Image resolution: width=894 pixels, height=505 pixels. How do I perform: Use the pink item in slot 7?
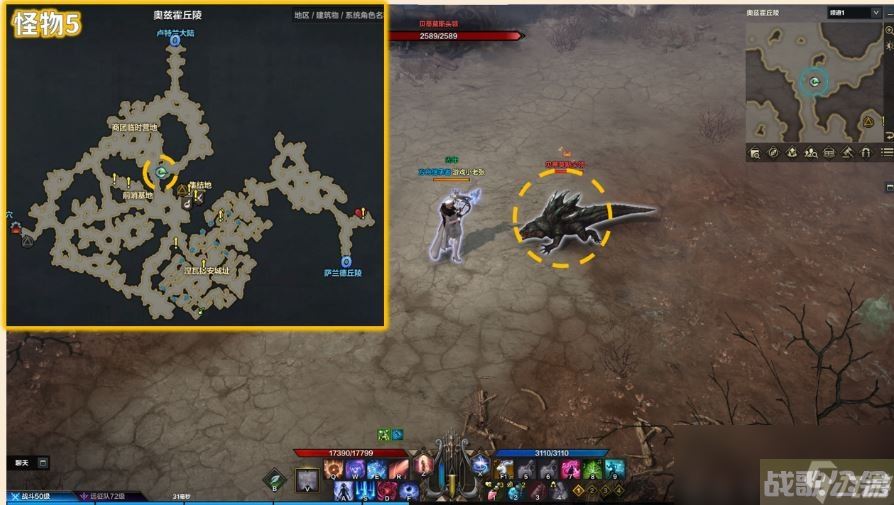click(x=572, y=470)
